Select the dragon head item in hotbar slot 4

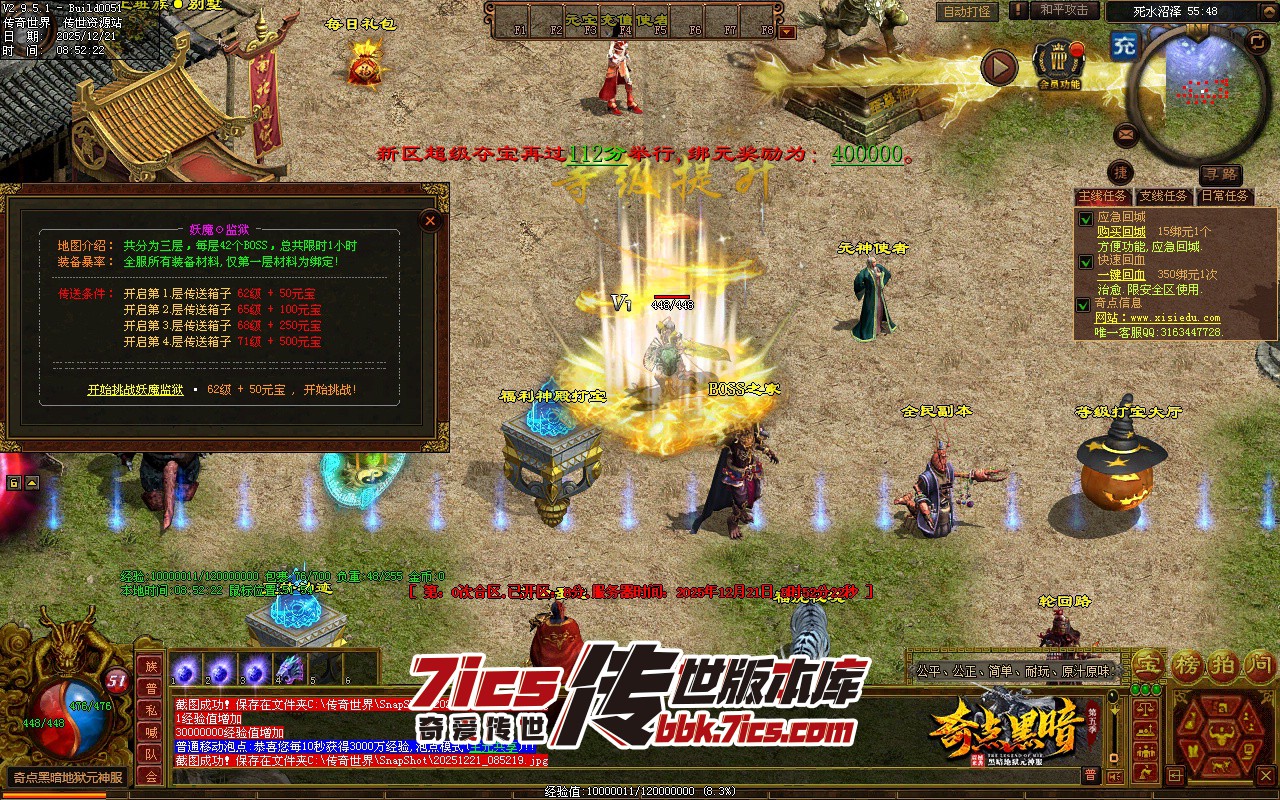pos(289,669)
